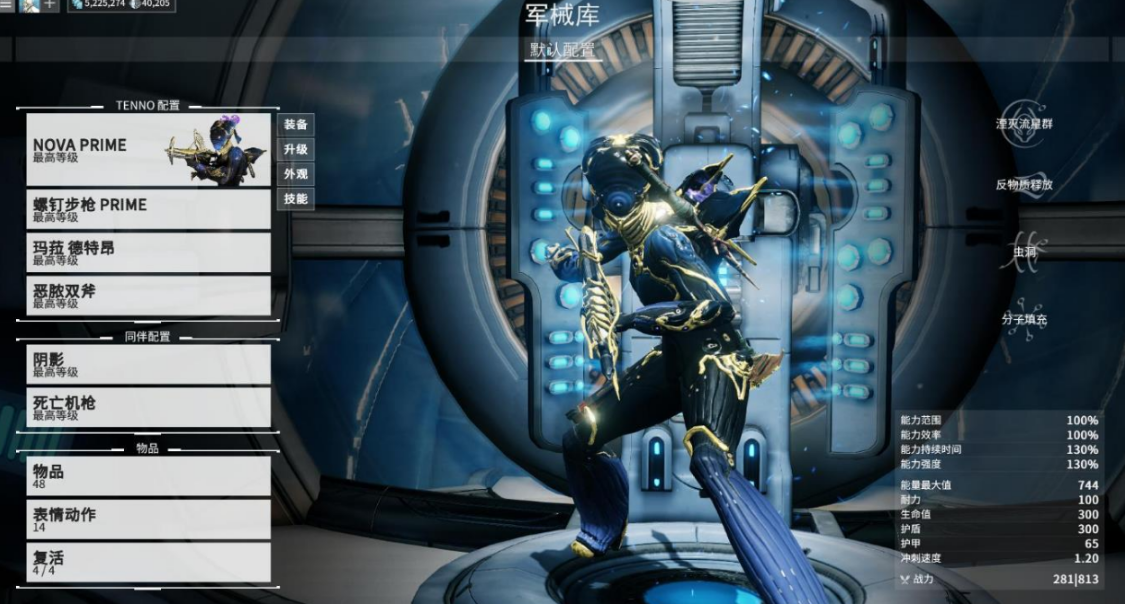Open the 装备 (equip) button
The image size is (1125, 604).
point(295,124)
